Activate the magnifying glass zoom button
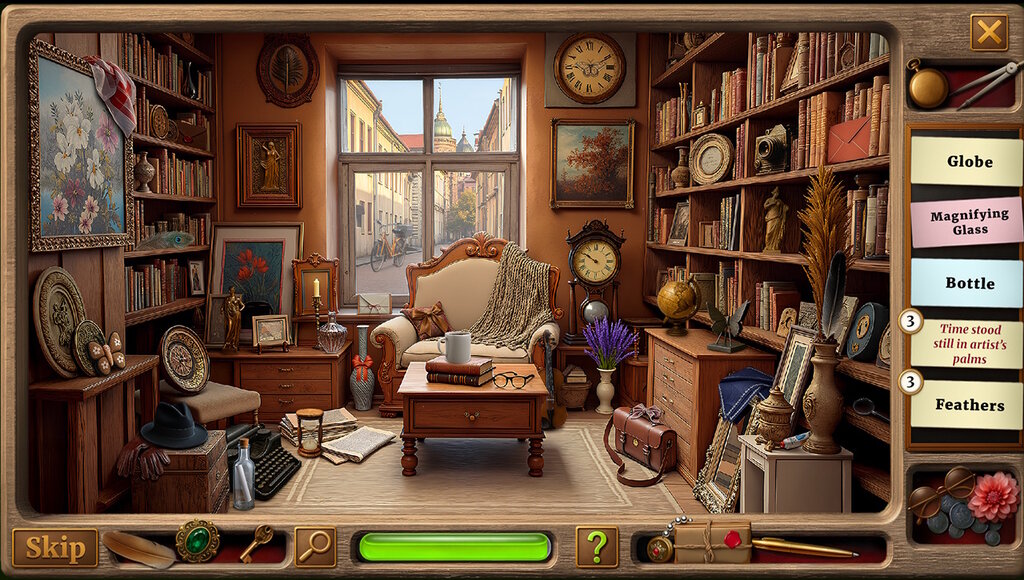The height and width of the screenshot is (580, 1024). pos(316,546)
